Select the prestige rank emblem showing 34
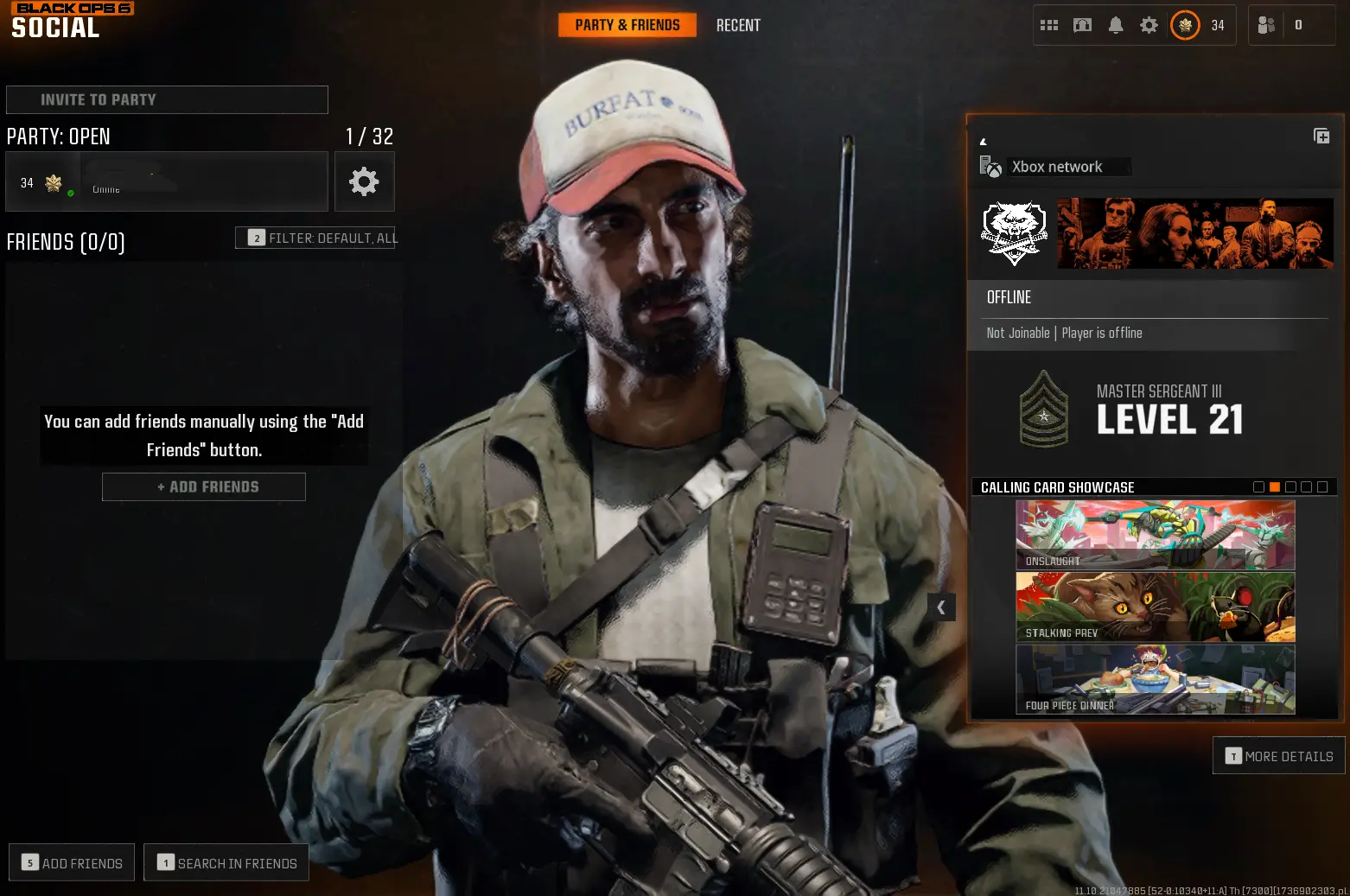Screen dimensions: 1350x896 (x=1186, y=25)
